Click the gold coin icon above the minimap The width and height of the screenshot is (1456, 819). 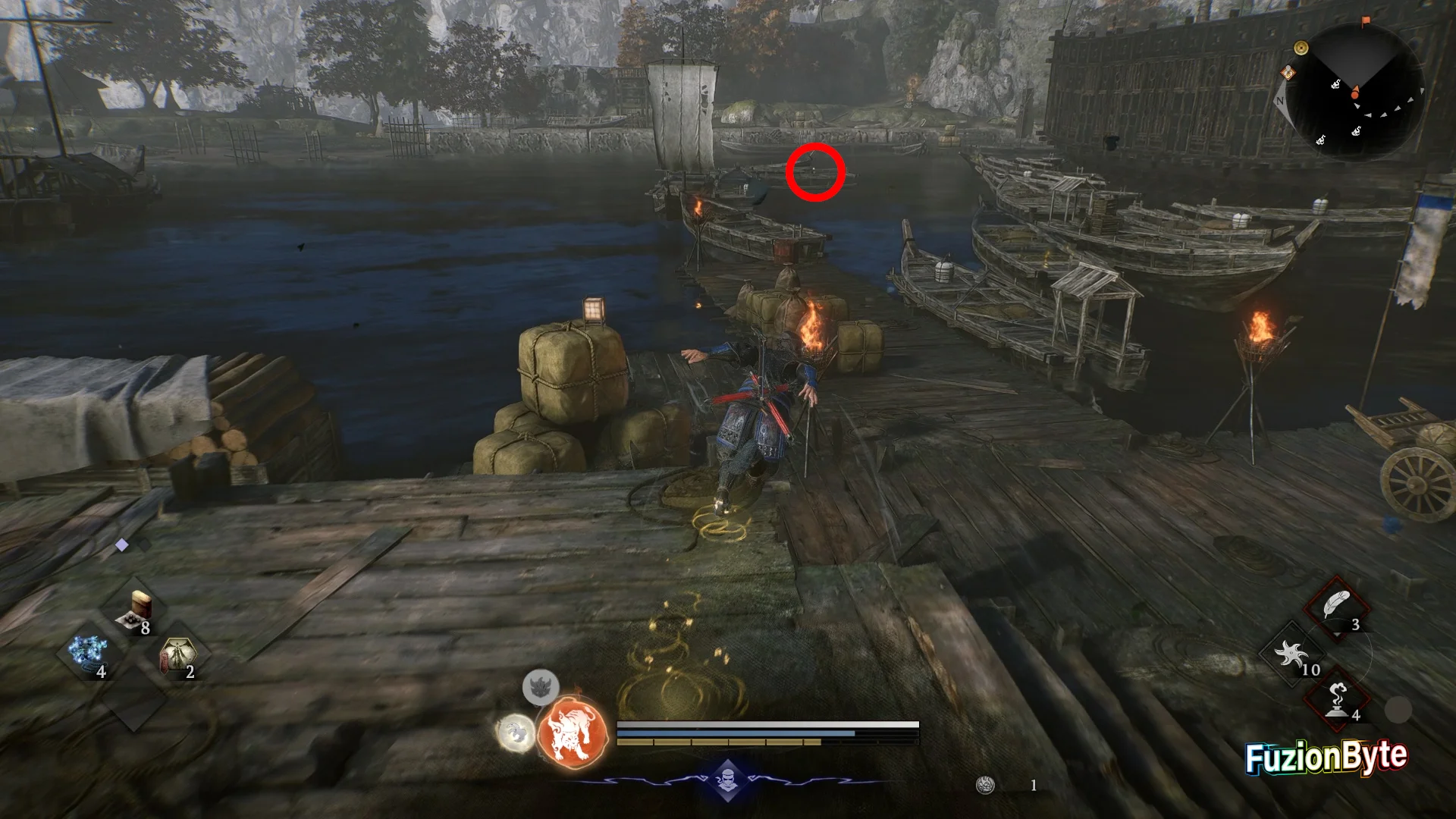coord(1301,48)
